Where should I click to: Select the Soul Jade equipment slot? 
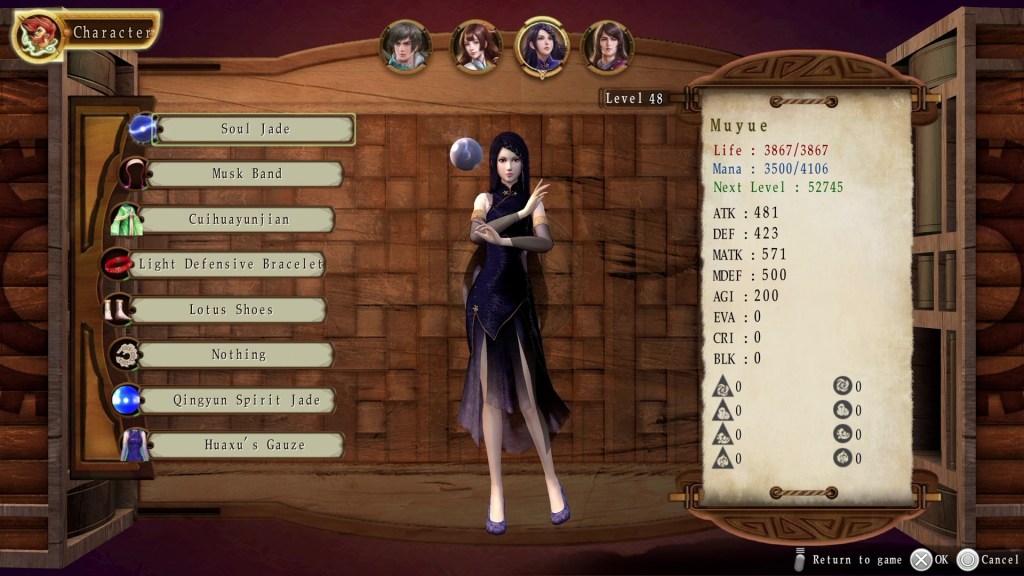click(x=254, y=129)
